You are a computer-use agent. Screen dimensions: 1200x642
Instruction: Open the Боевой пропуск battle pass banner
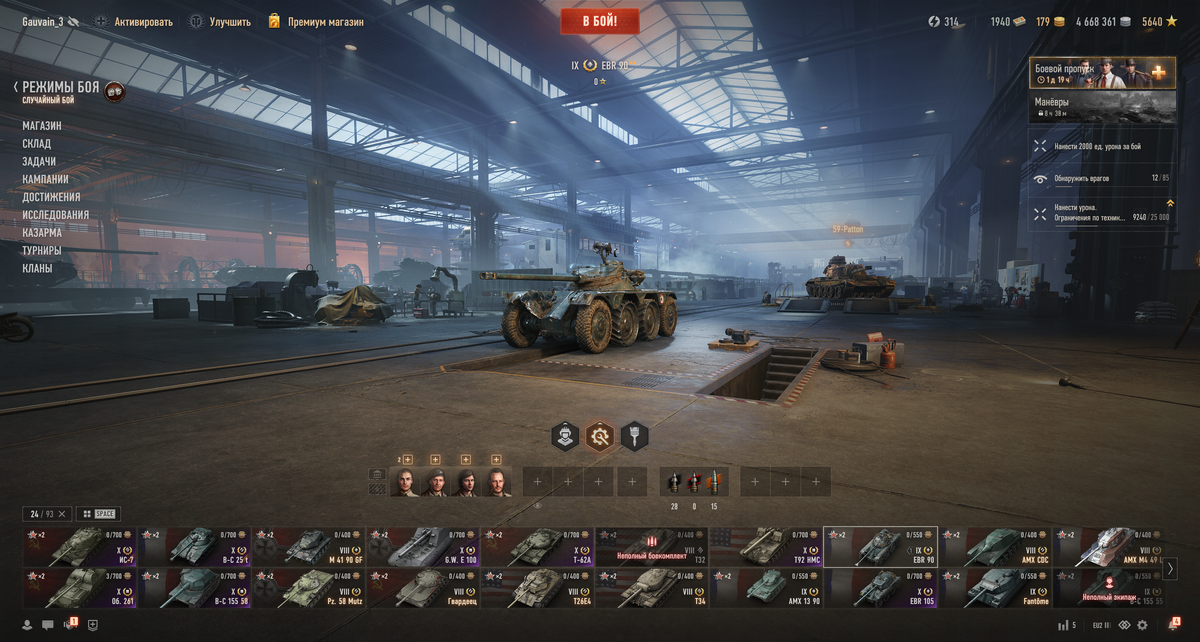click(x=1102, y=73)
